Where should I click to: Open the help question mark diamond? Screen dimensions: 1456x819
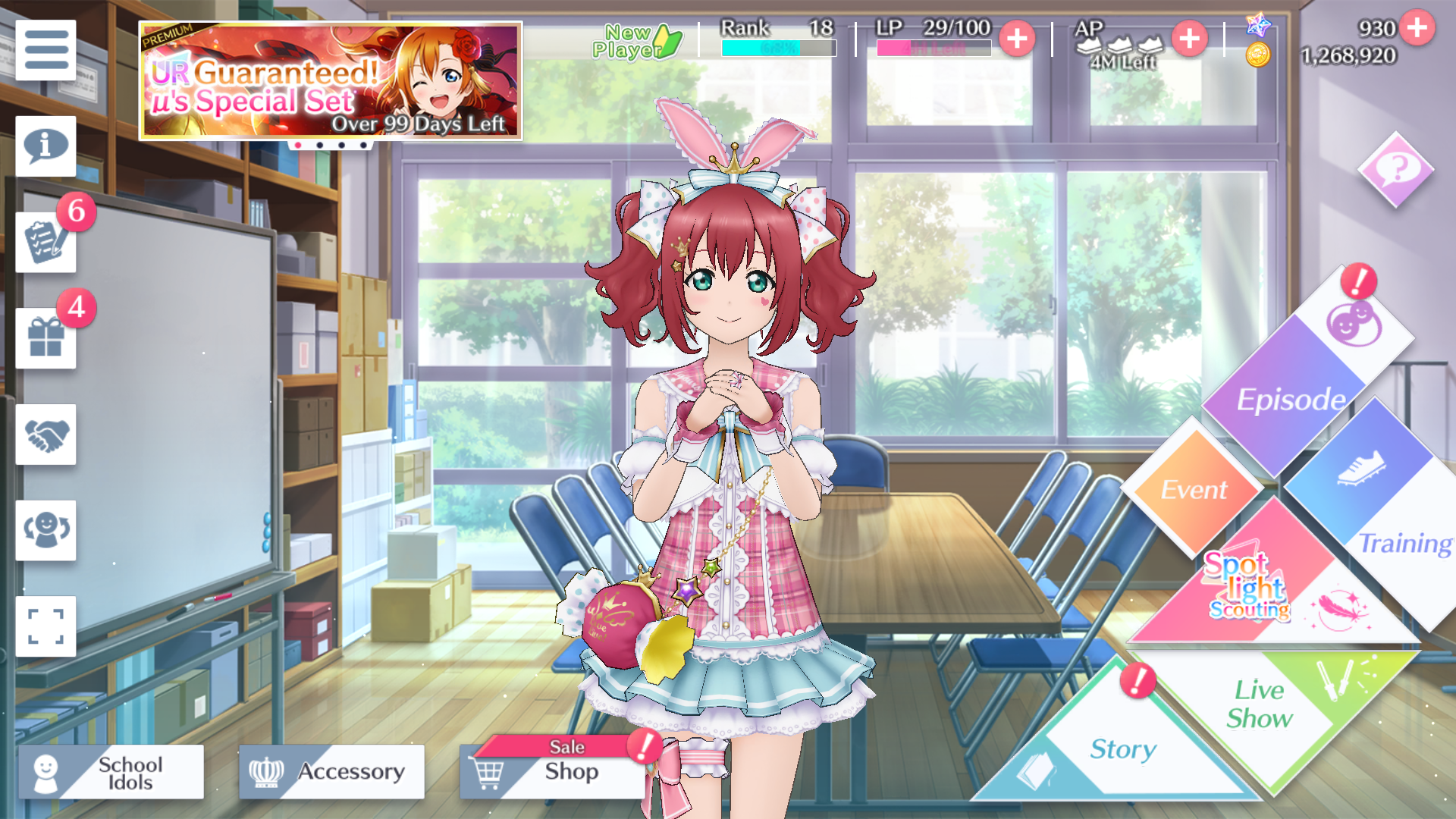[x=1395, y=170]
